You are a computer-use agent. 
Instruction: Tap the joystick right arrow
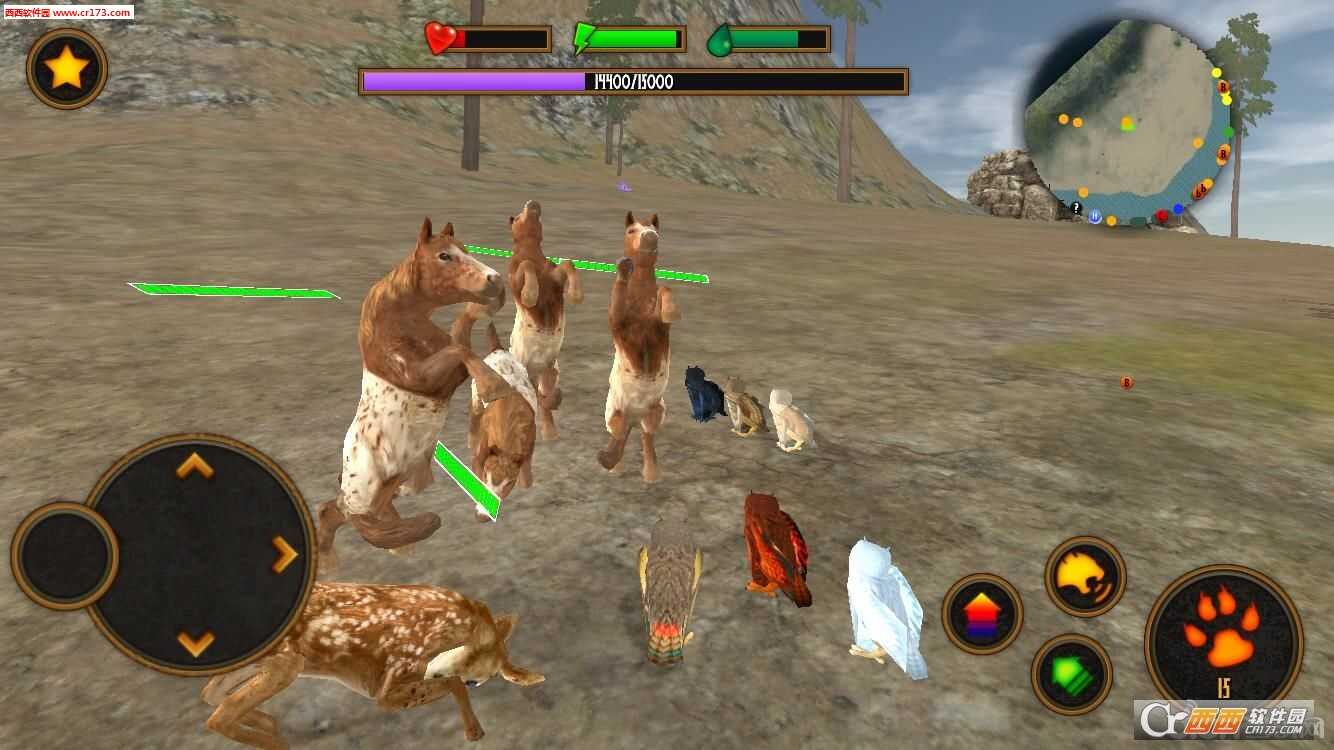(x=285, y=553)
